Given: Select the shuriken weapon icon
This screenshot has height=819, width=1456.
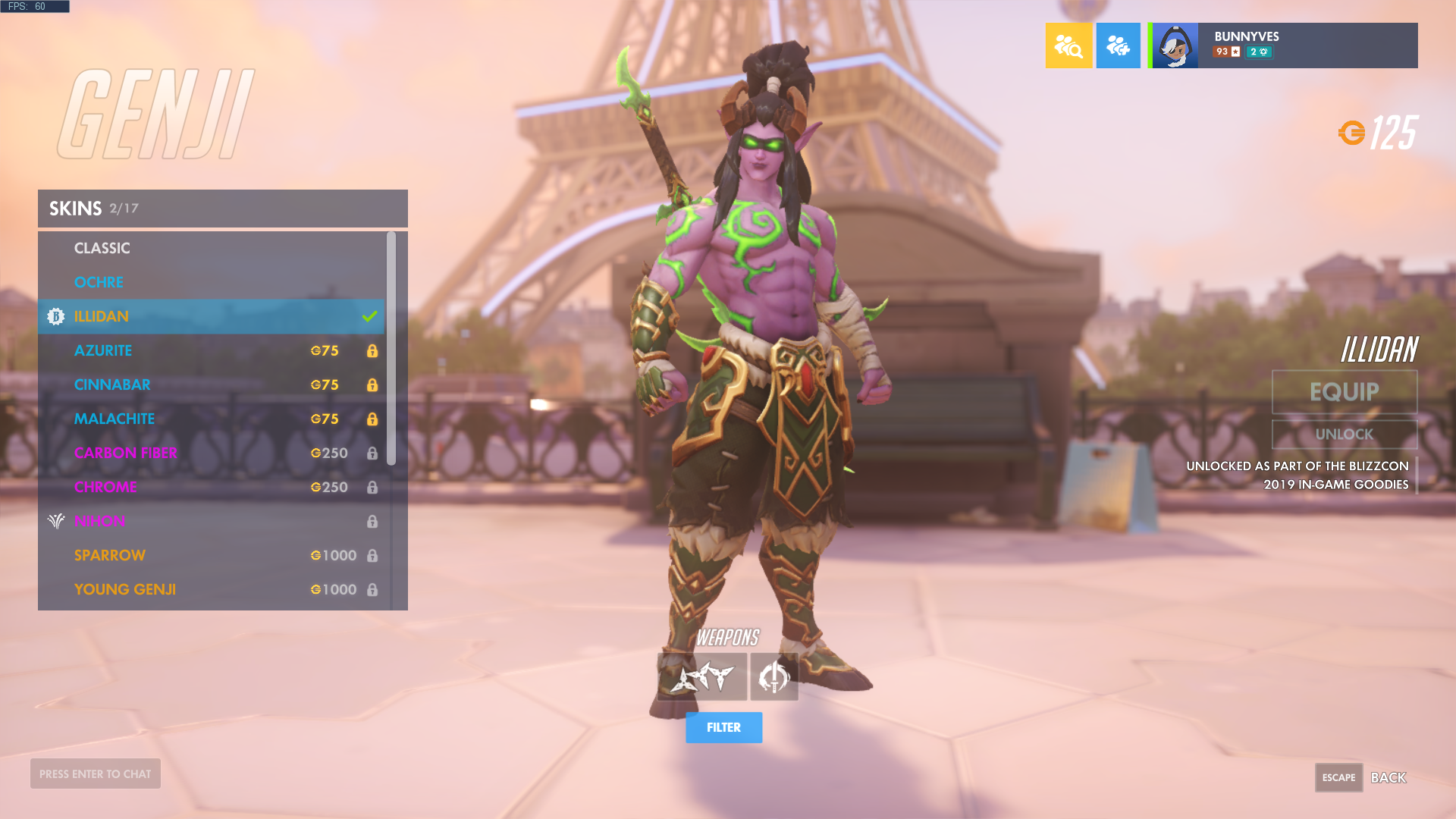Looking at the screenshot, I should (x=701, y=677).
